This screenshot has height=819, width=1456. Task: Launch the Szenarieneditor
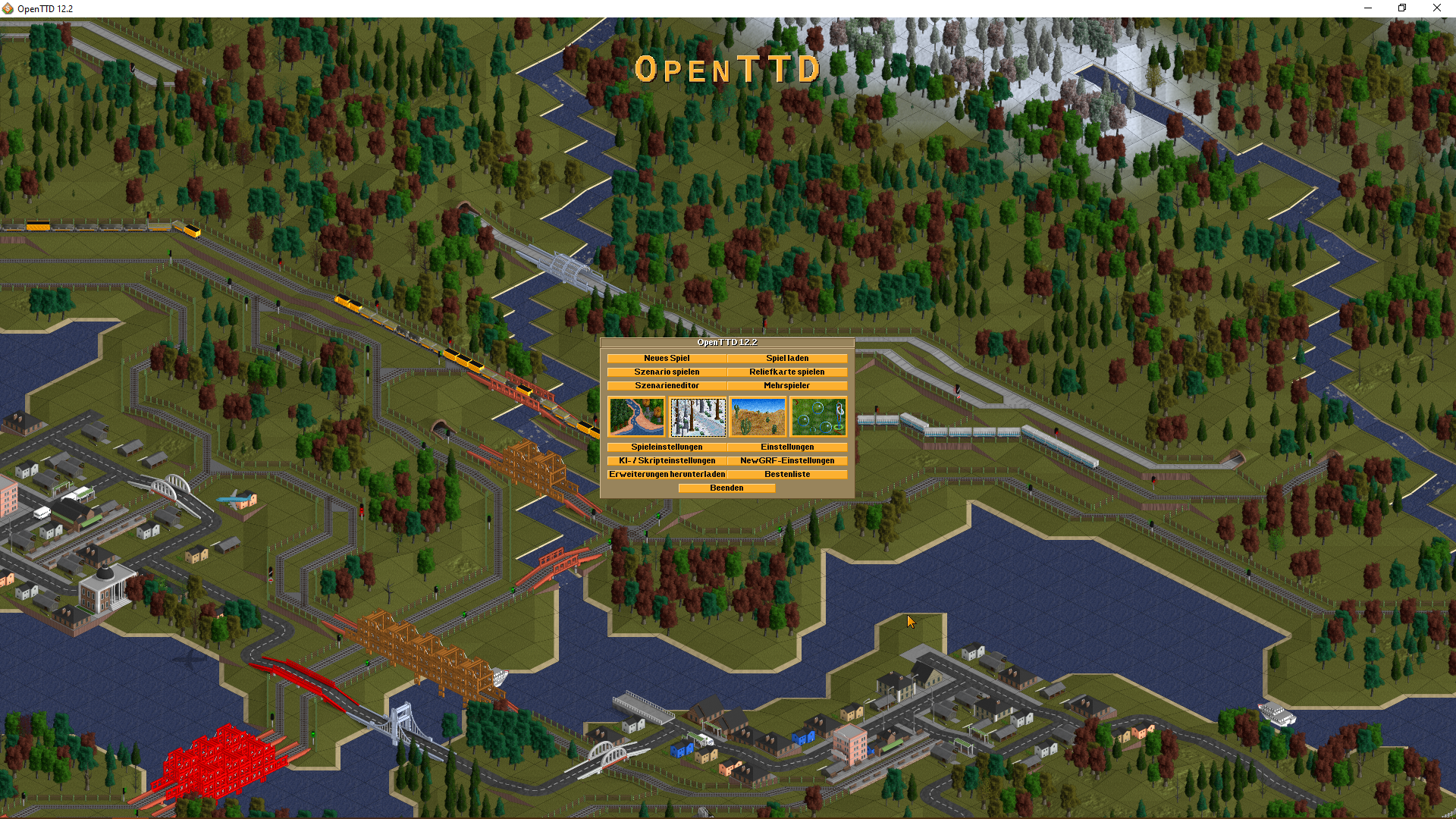[667, 385]
